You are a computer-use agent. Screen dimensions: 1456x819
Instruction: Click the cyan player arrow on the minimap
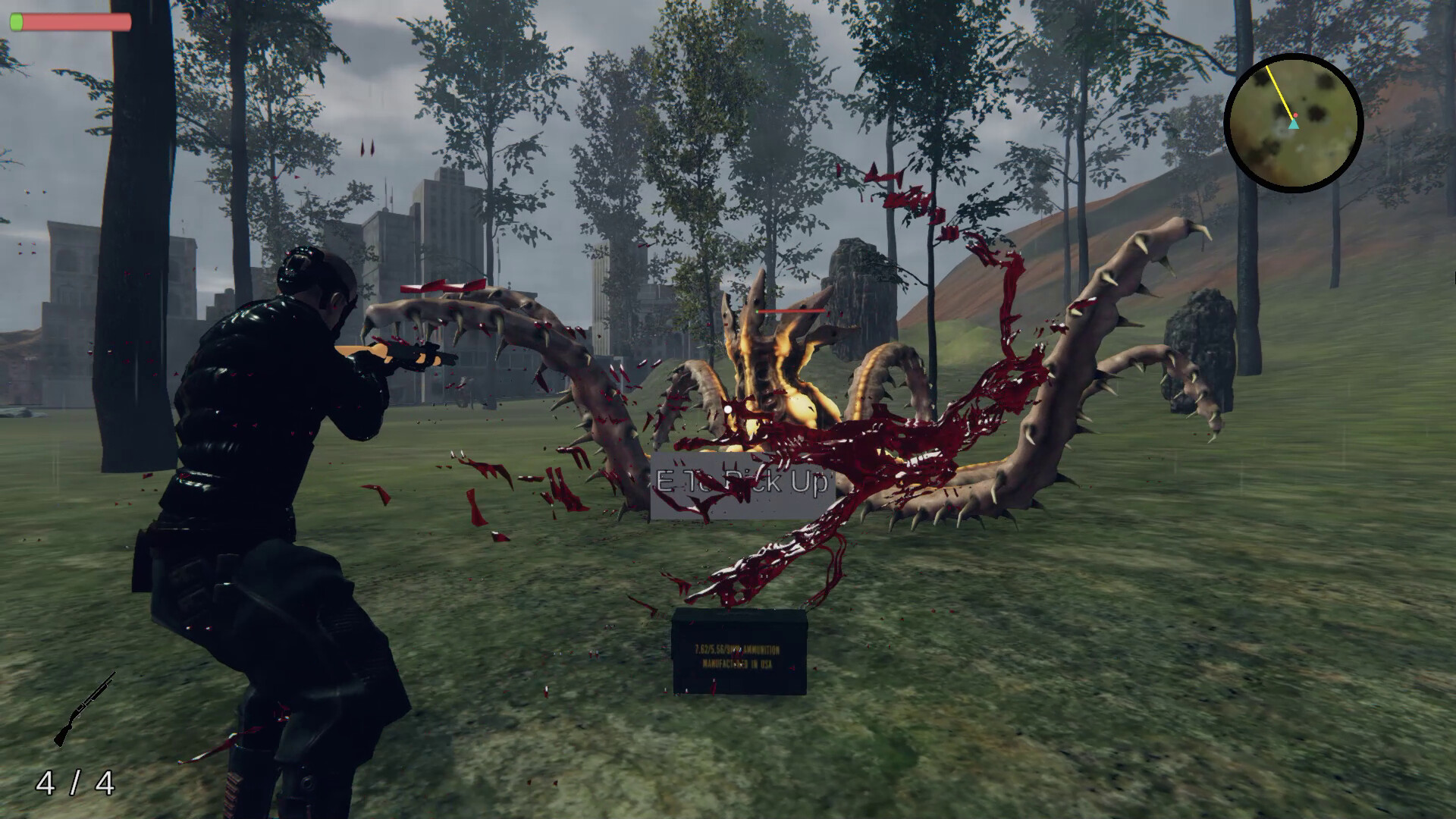(1293, 124)
